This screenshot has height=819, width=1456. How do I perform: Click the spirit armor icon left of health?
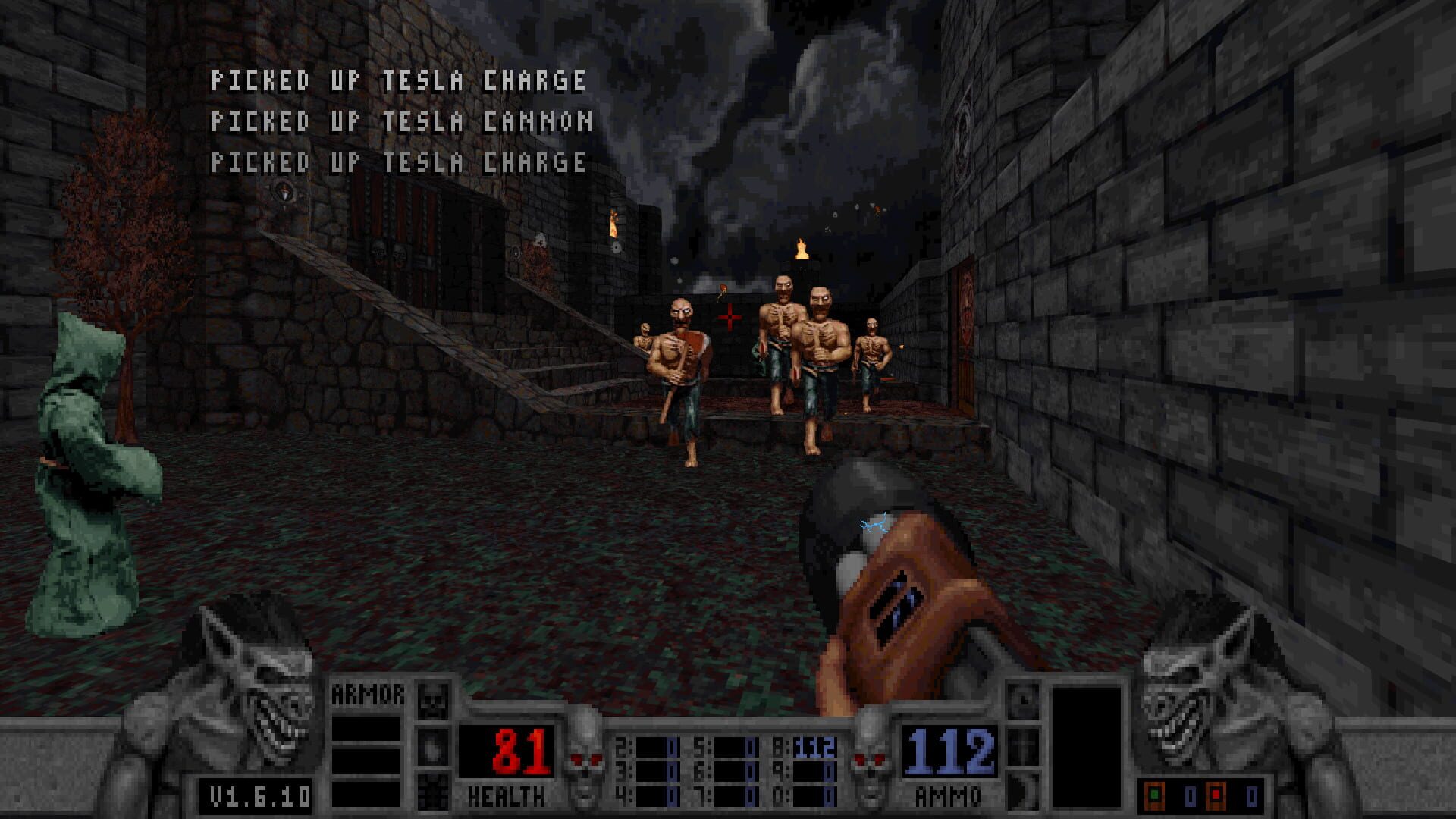[432, 747]
